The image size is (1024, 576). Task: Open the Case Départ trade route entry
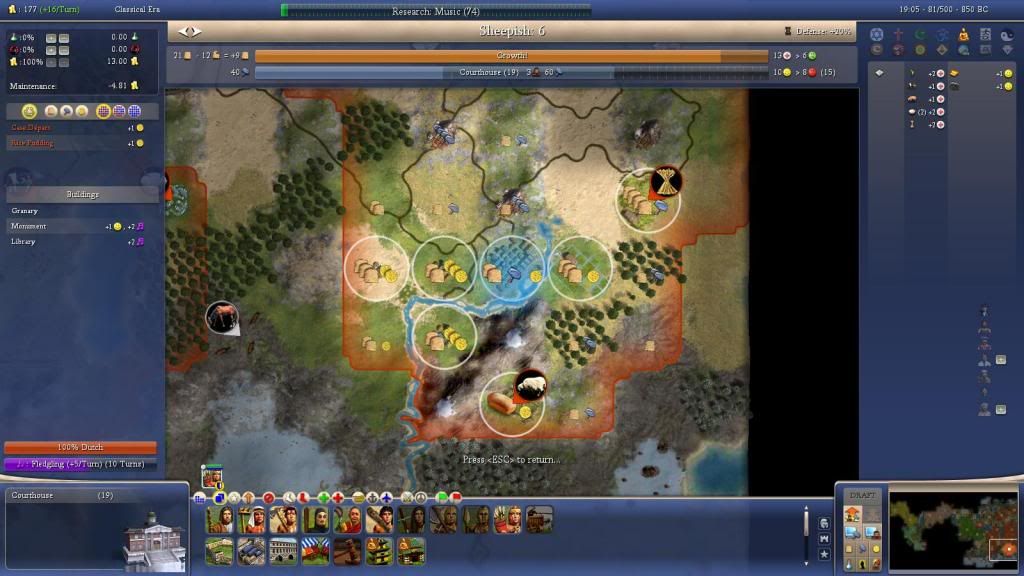tap(31, 128)
